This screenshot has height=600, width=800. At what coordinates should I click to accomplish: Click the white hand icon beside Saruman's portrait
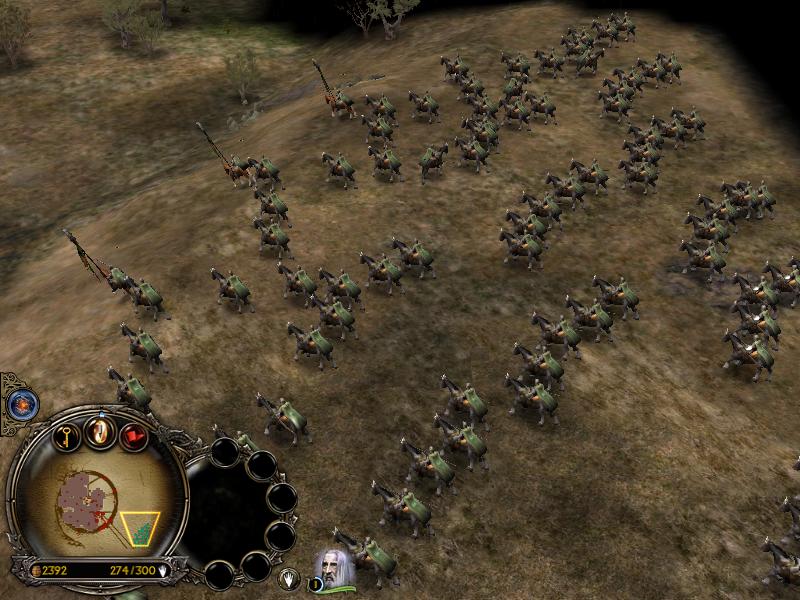pos(289,578)
